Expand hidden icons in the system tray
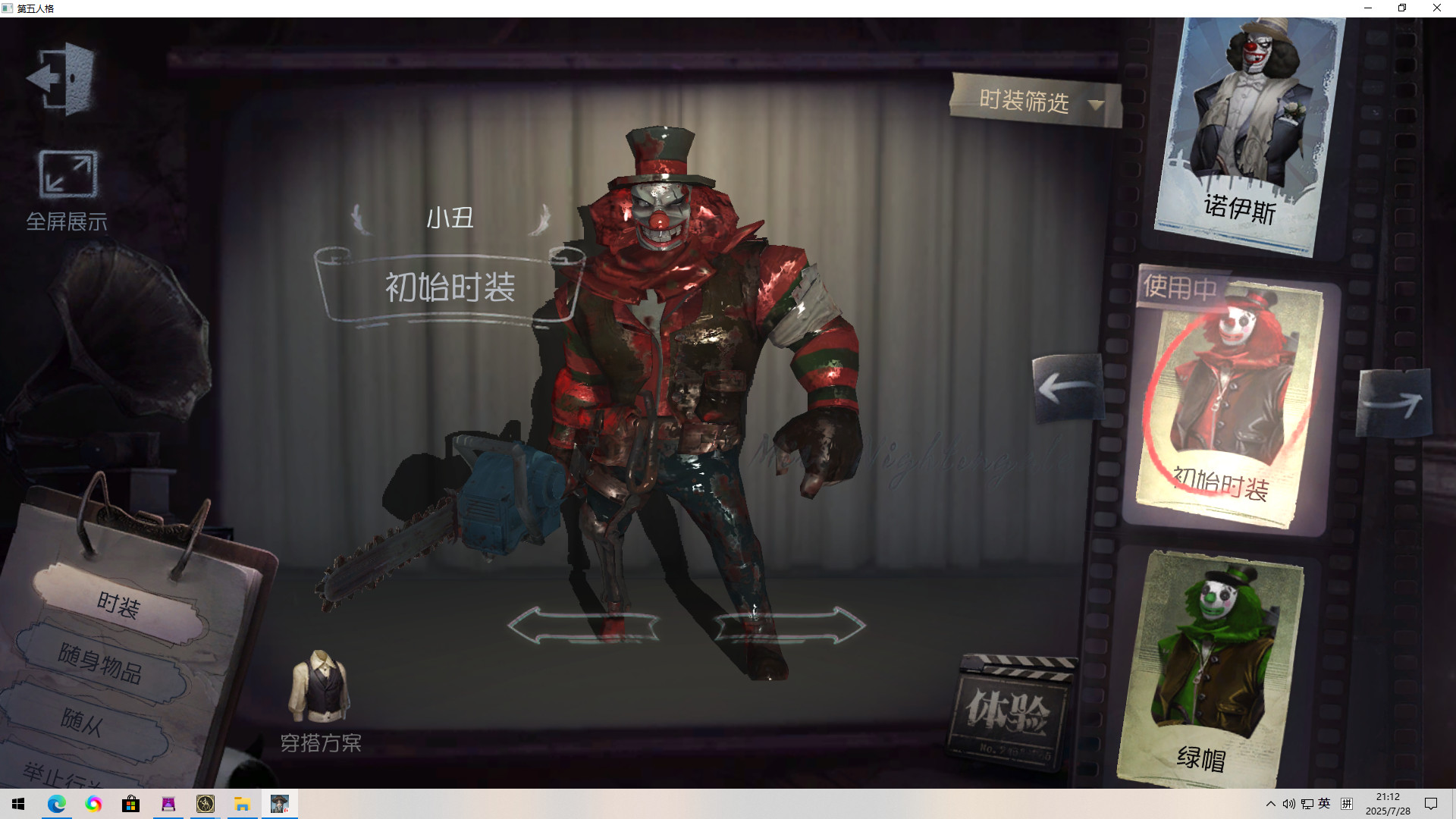 1271,803
